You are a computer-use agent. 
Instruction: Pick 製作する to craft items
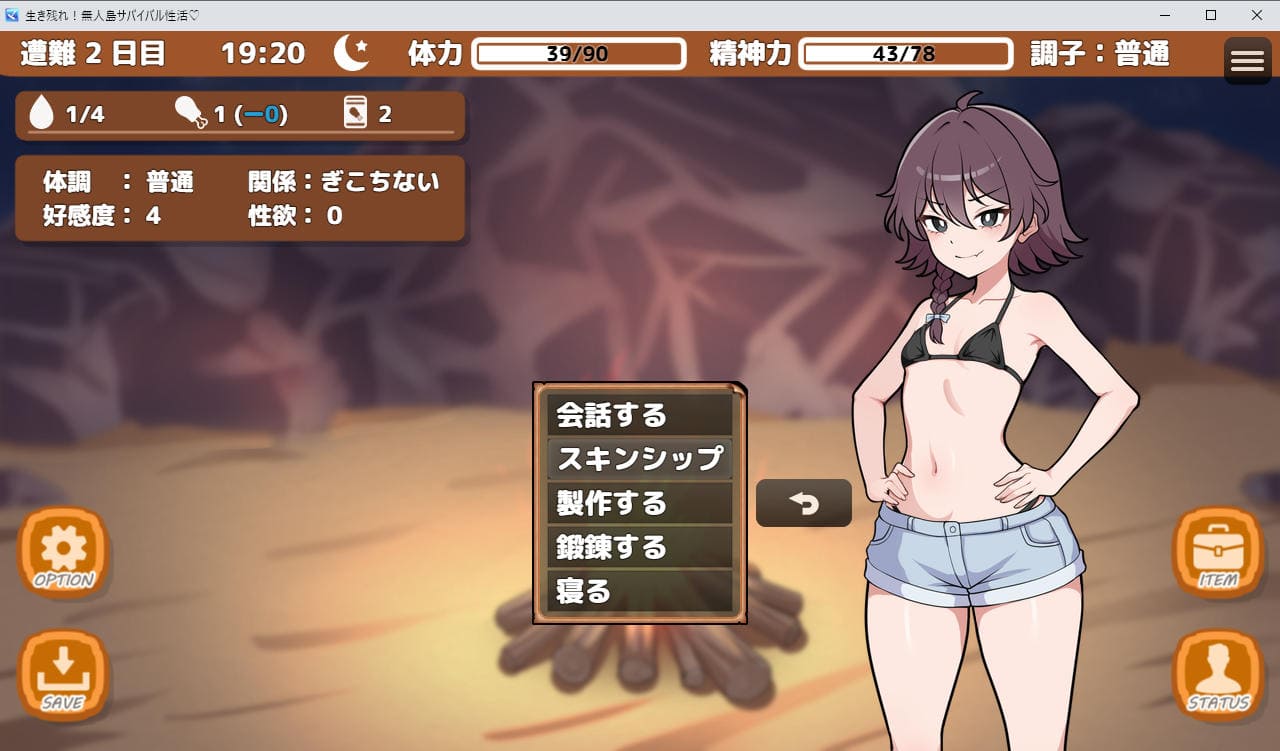(x=639, y=503)
